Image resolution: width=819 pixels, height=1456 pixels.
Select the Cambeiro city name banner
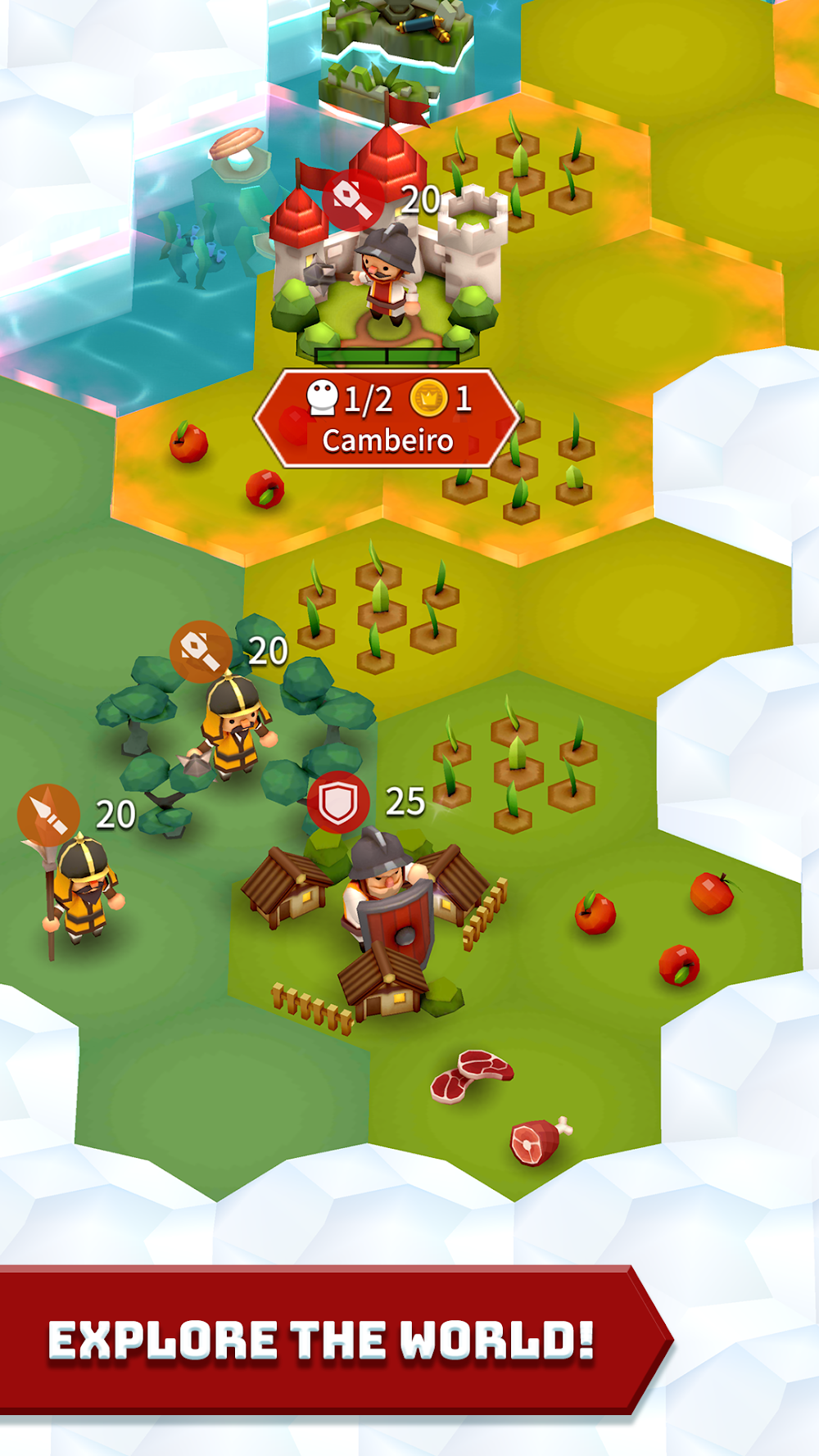(387, 419)
